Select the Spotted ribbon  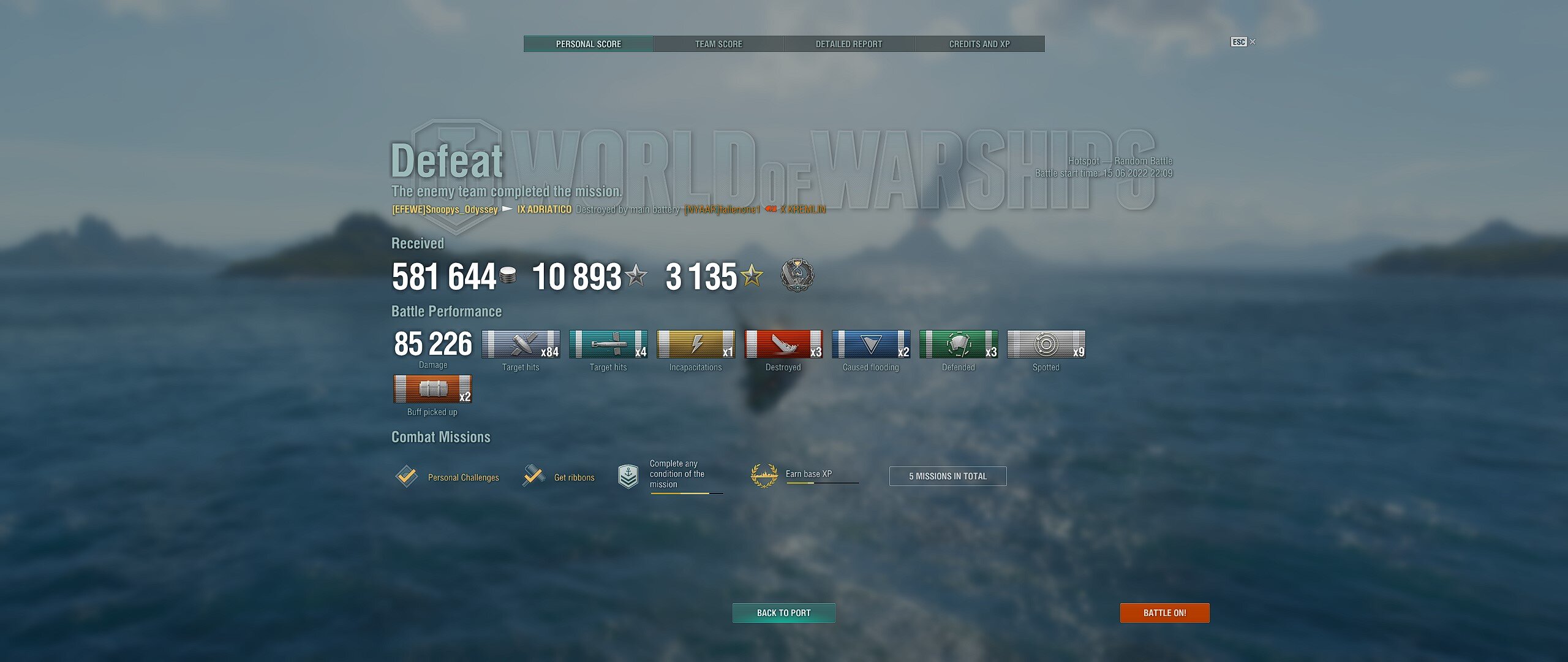point(1046,344)
